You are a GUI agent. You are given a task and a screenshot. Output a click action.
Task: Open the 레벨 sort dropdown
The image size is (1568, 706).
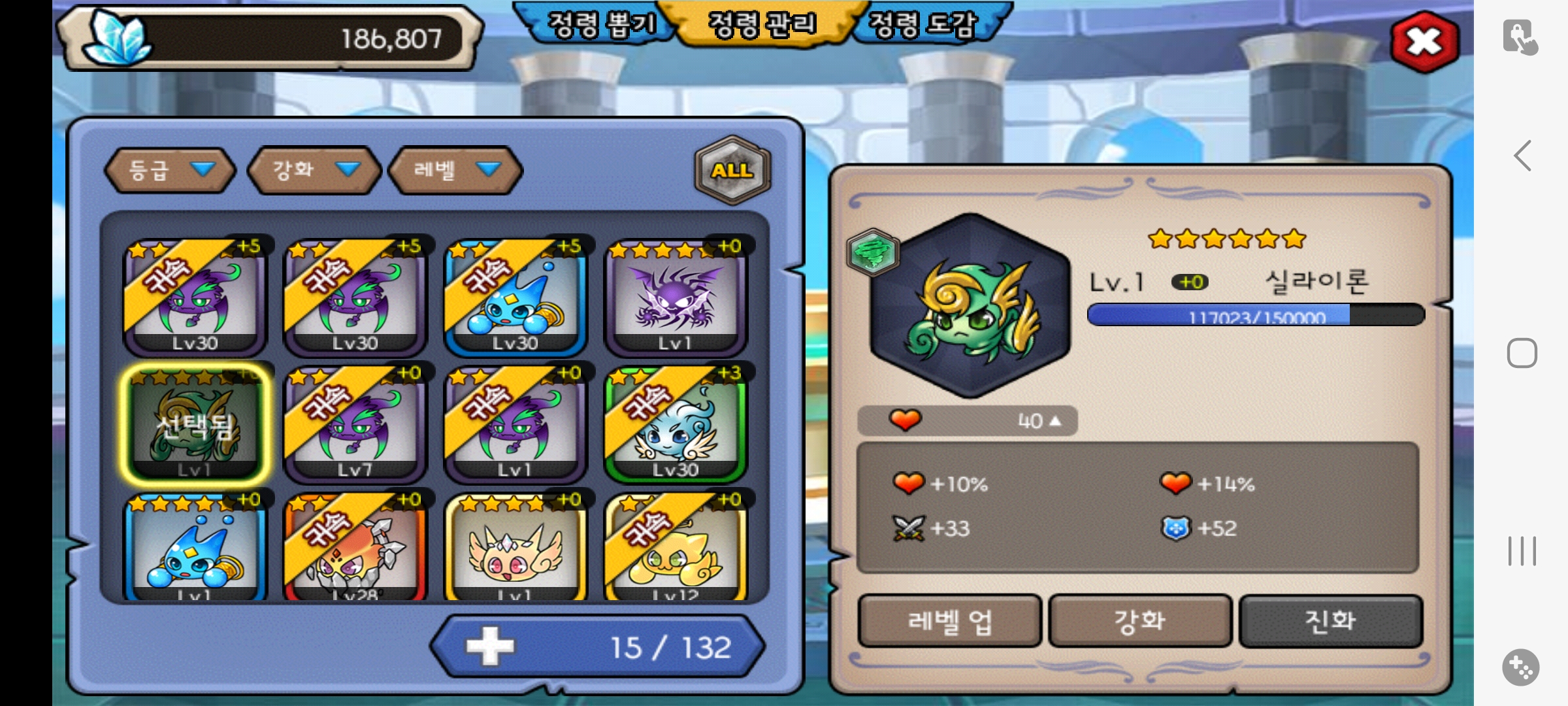click(455, 171)
